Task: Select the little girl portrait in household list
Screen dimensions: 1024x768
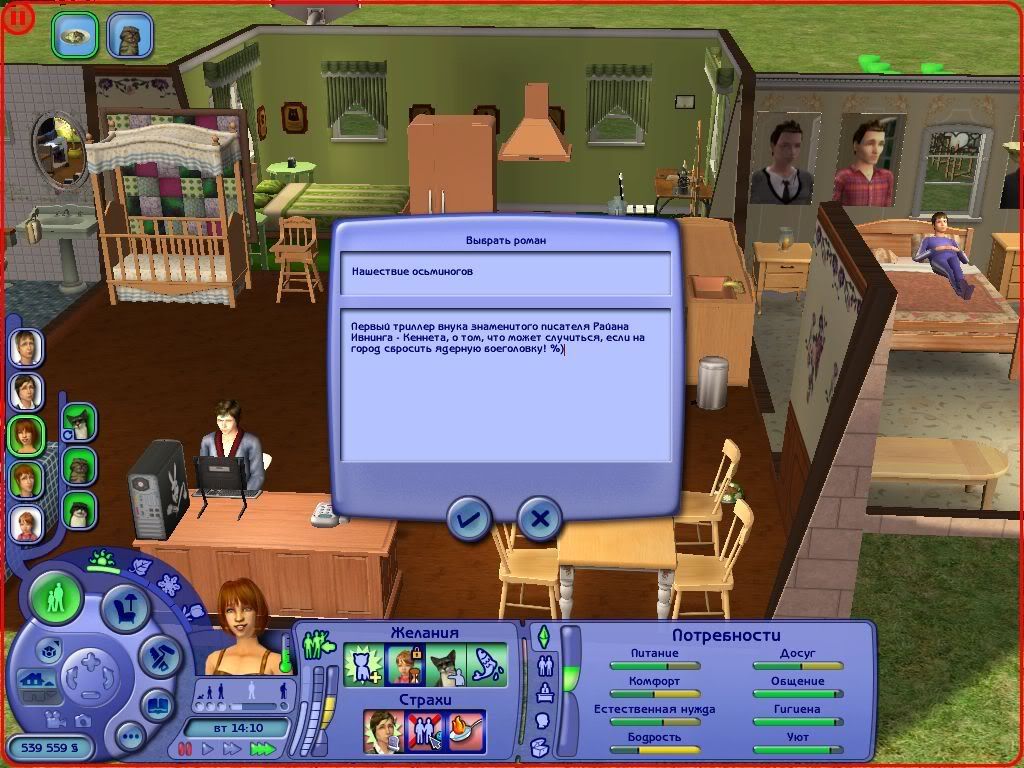Action: [25, 522]
